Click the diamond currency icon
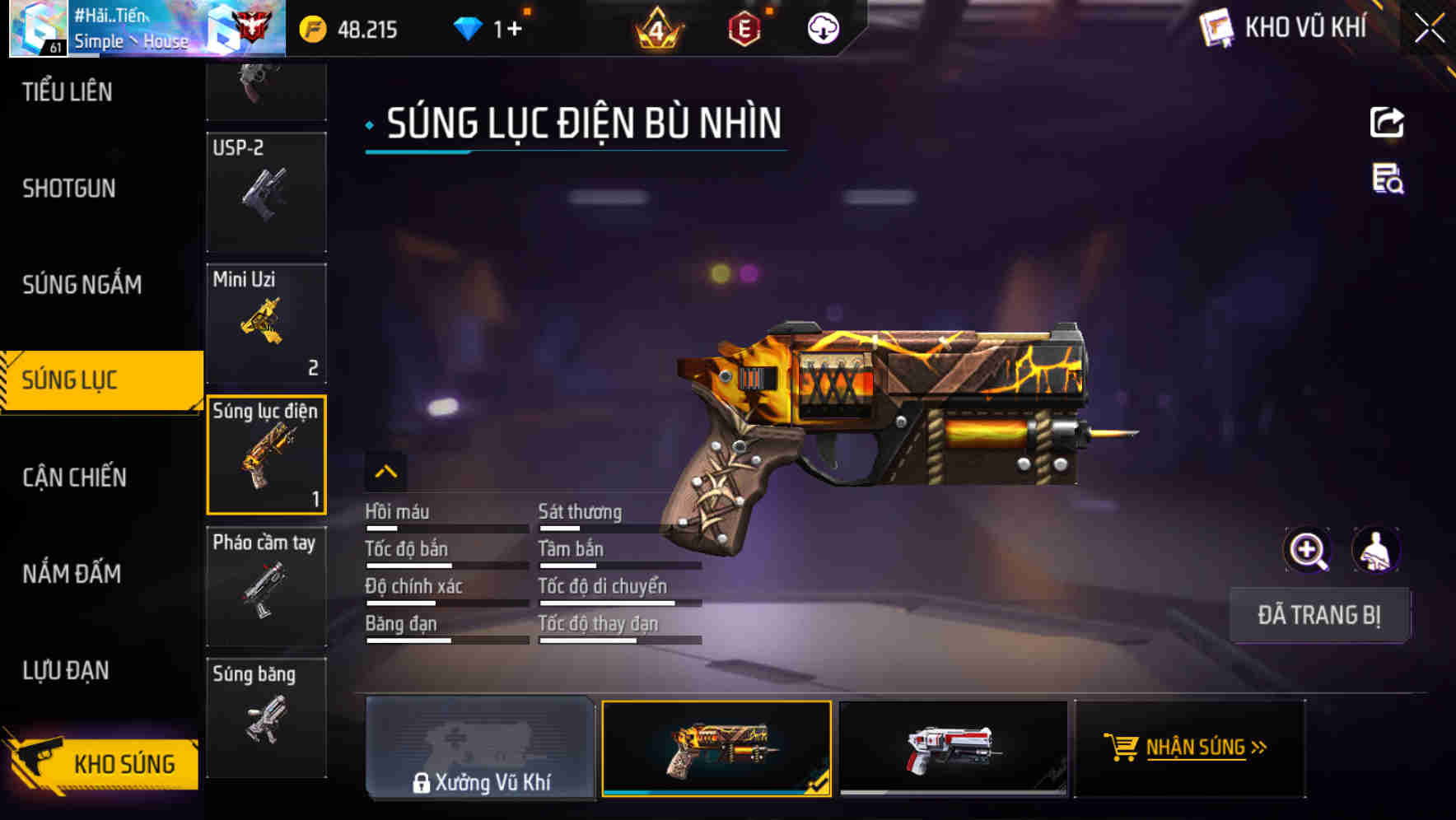The width and height of the screenshot is (1456, 820). click(x=469, y=28)
